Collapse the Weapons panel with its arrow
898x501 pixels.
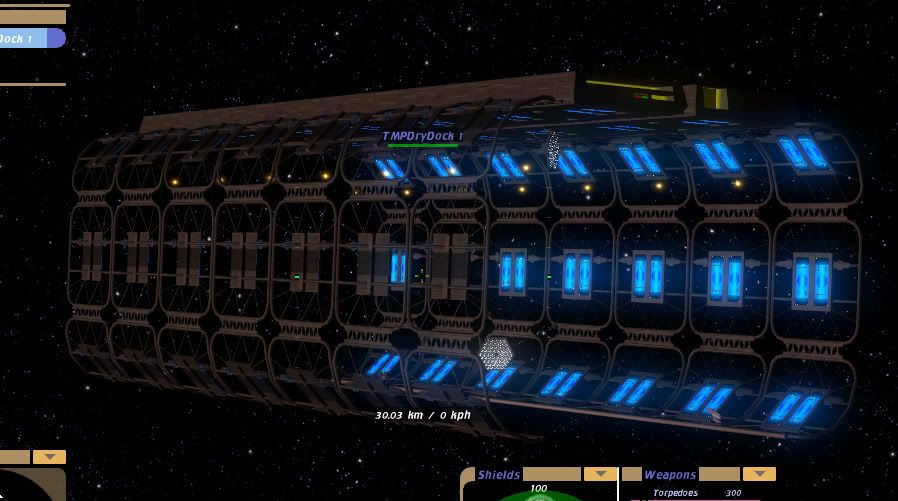point(759,474)
